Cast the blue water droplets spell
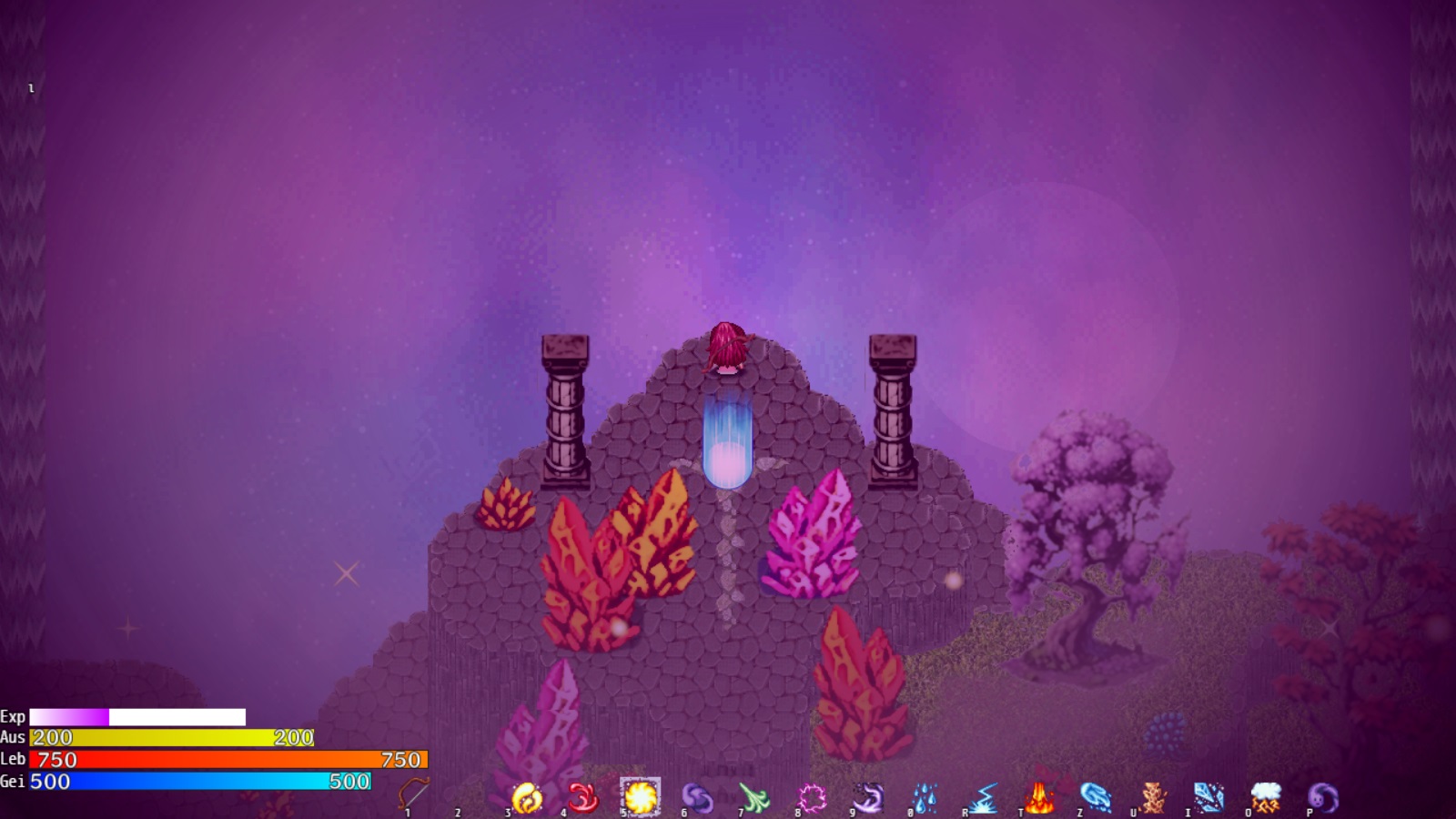 [x=925, y=798]
